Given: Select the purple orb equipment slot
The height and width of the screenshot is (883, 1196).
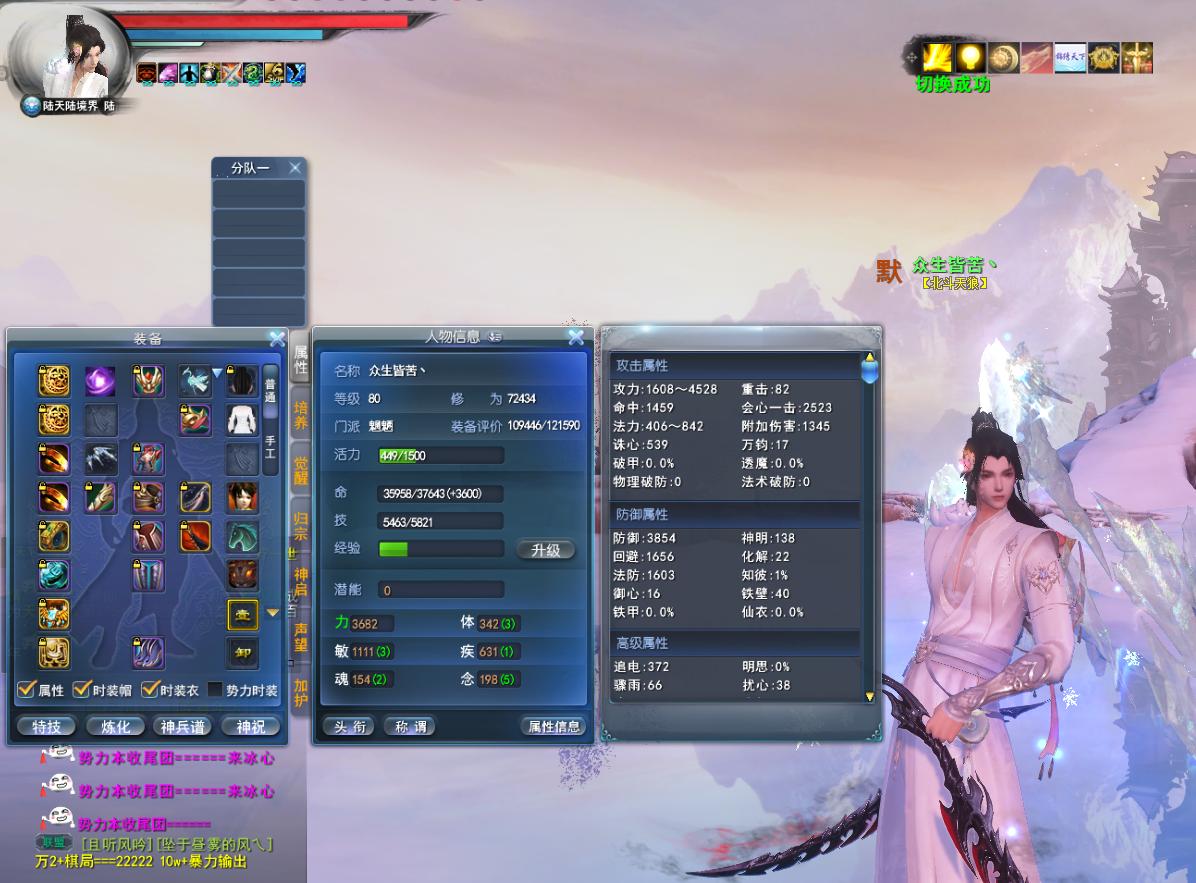Looking at the screenshot, I should (100, 381).
